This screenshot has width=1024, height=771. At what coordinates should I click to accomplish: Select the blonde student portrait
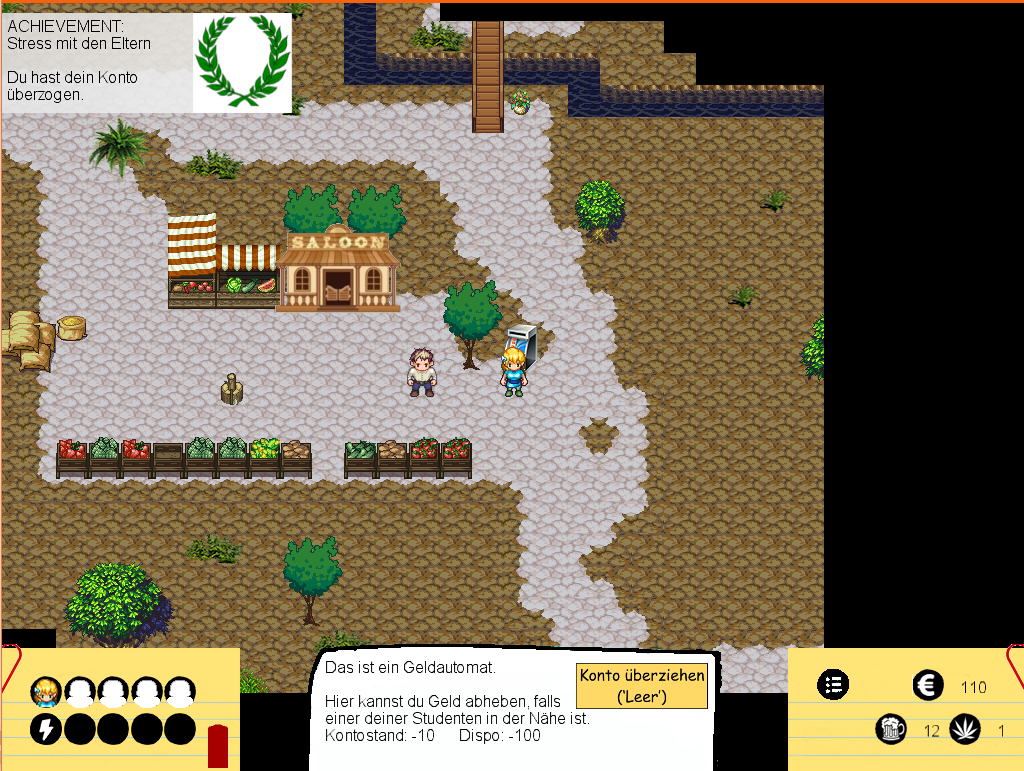point(45,691)
